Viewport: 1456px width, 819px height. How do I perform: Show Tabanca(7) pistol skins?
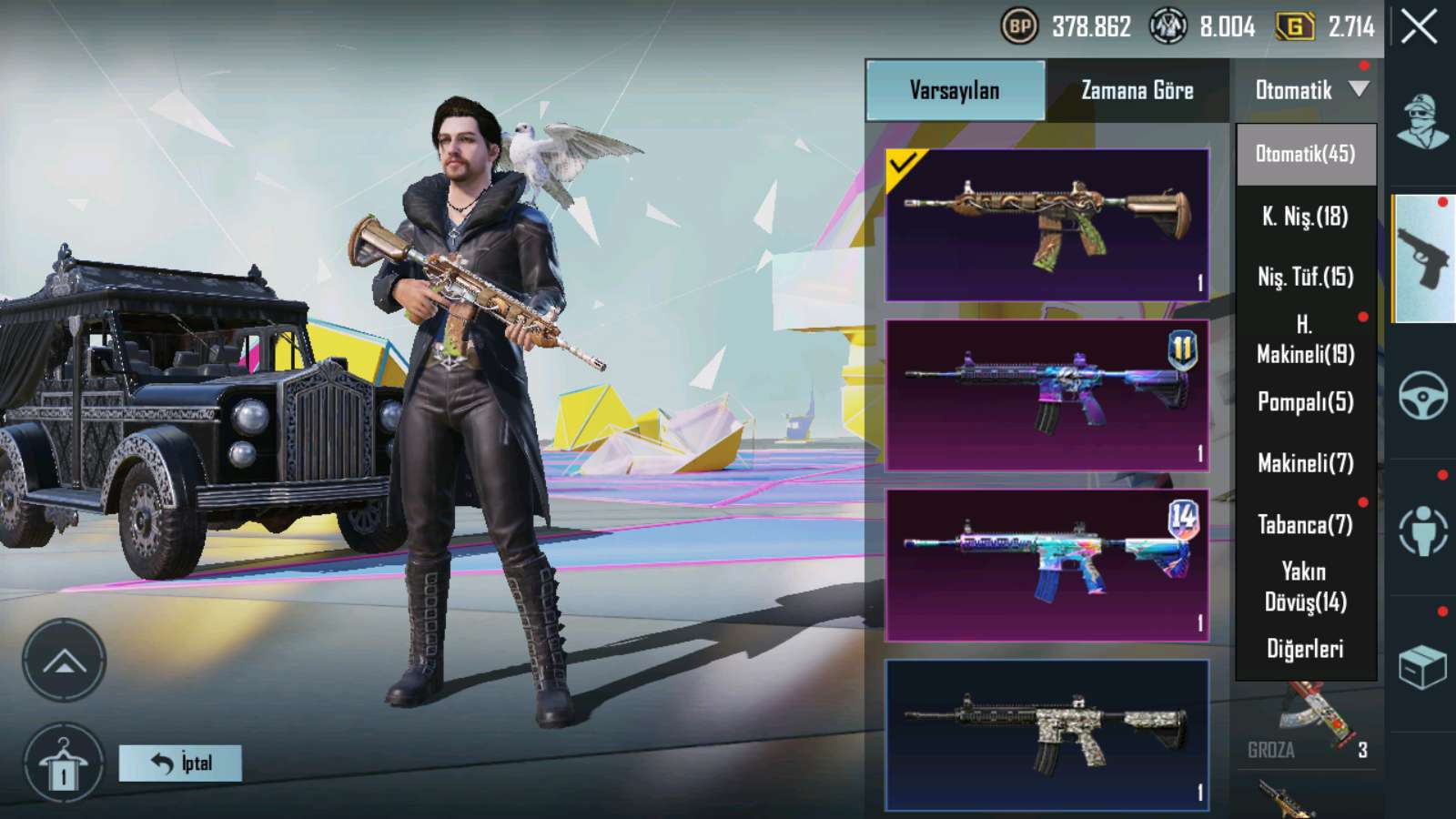tap(1305, 524)
